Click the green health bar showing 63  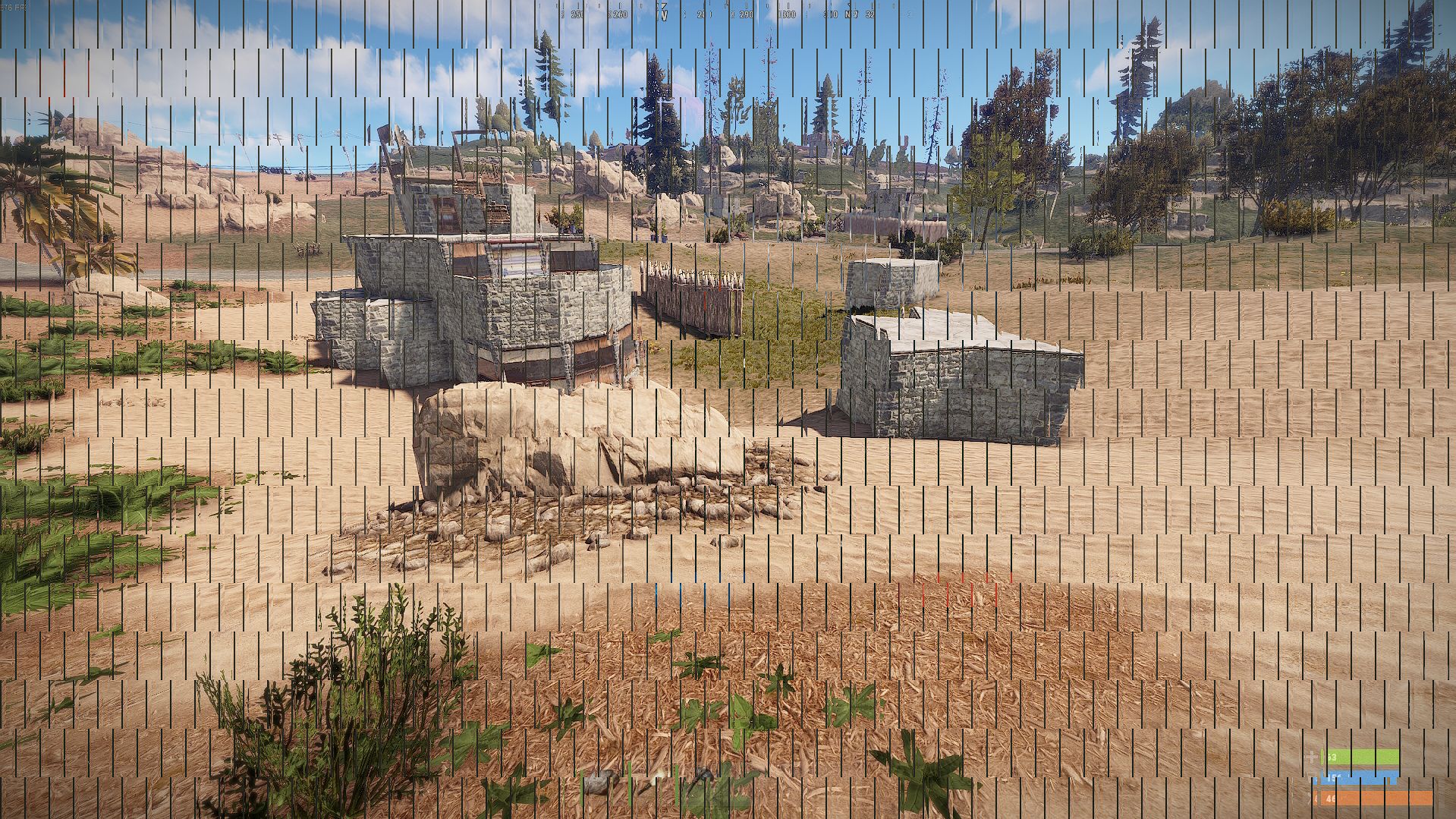coord(1358,758)
